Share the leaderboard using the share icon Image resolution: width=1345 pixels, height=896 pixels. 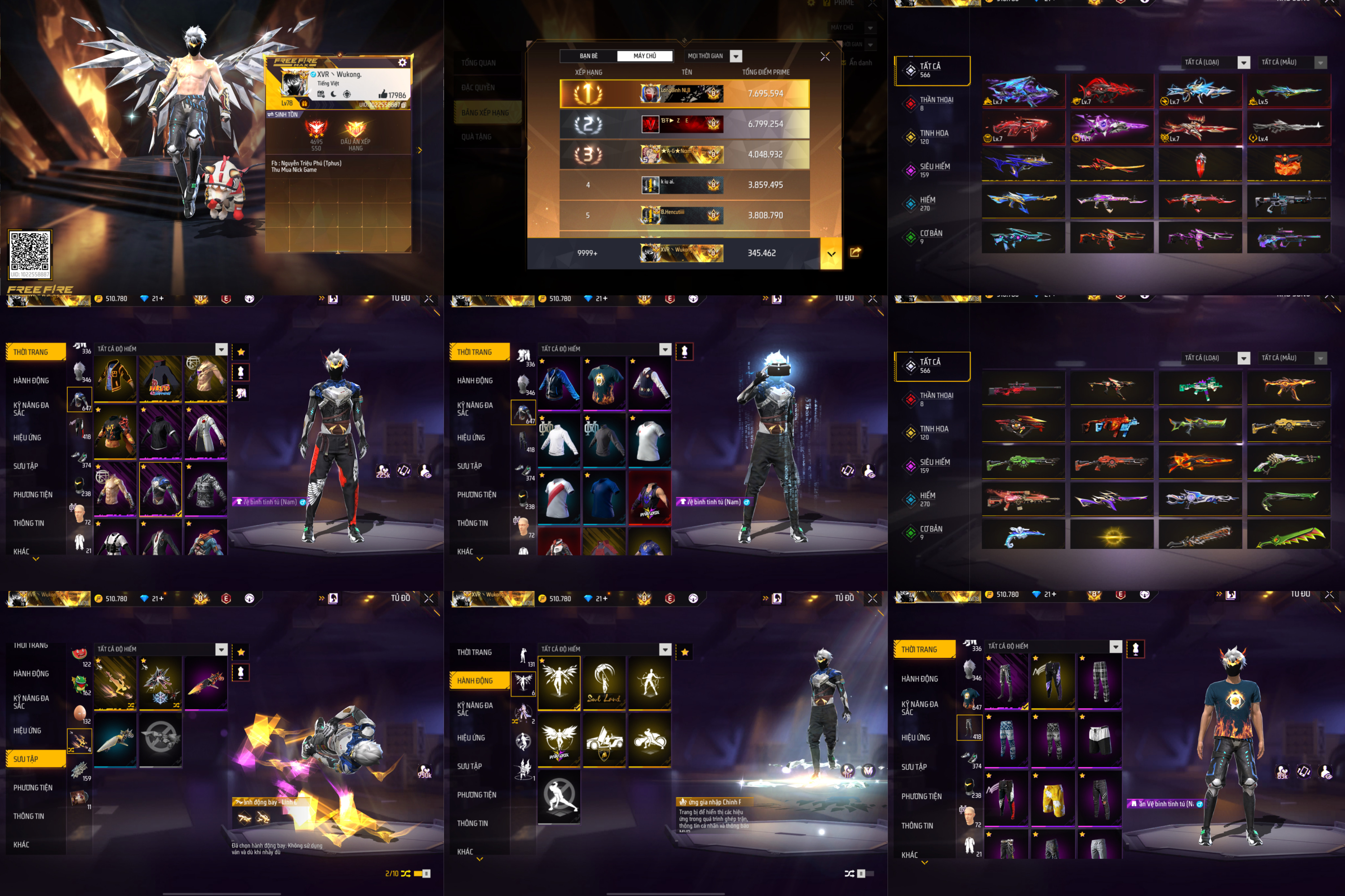click(x=855, y=252)
